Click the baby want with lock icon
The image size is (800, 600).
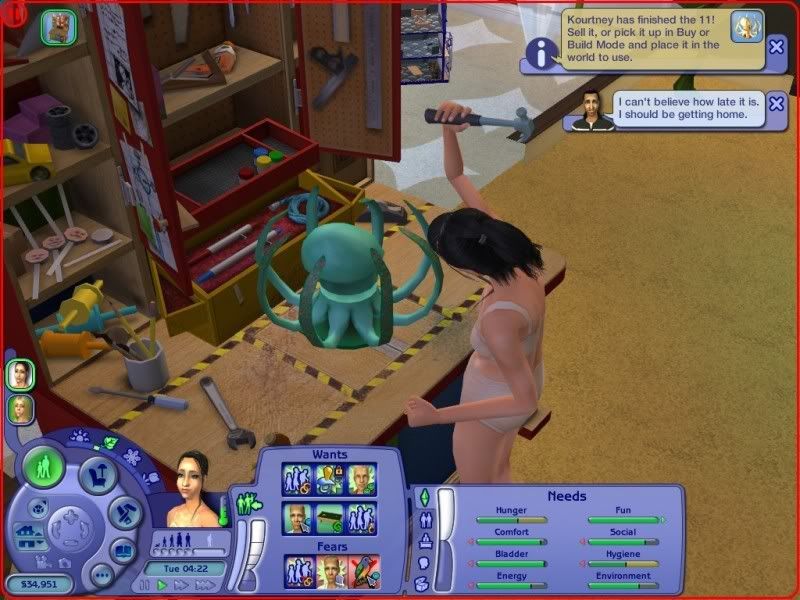[x=330, y=479]
